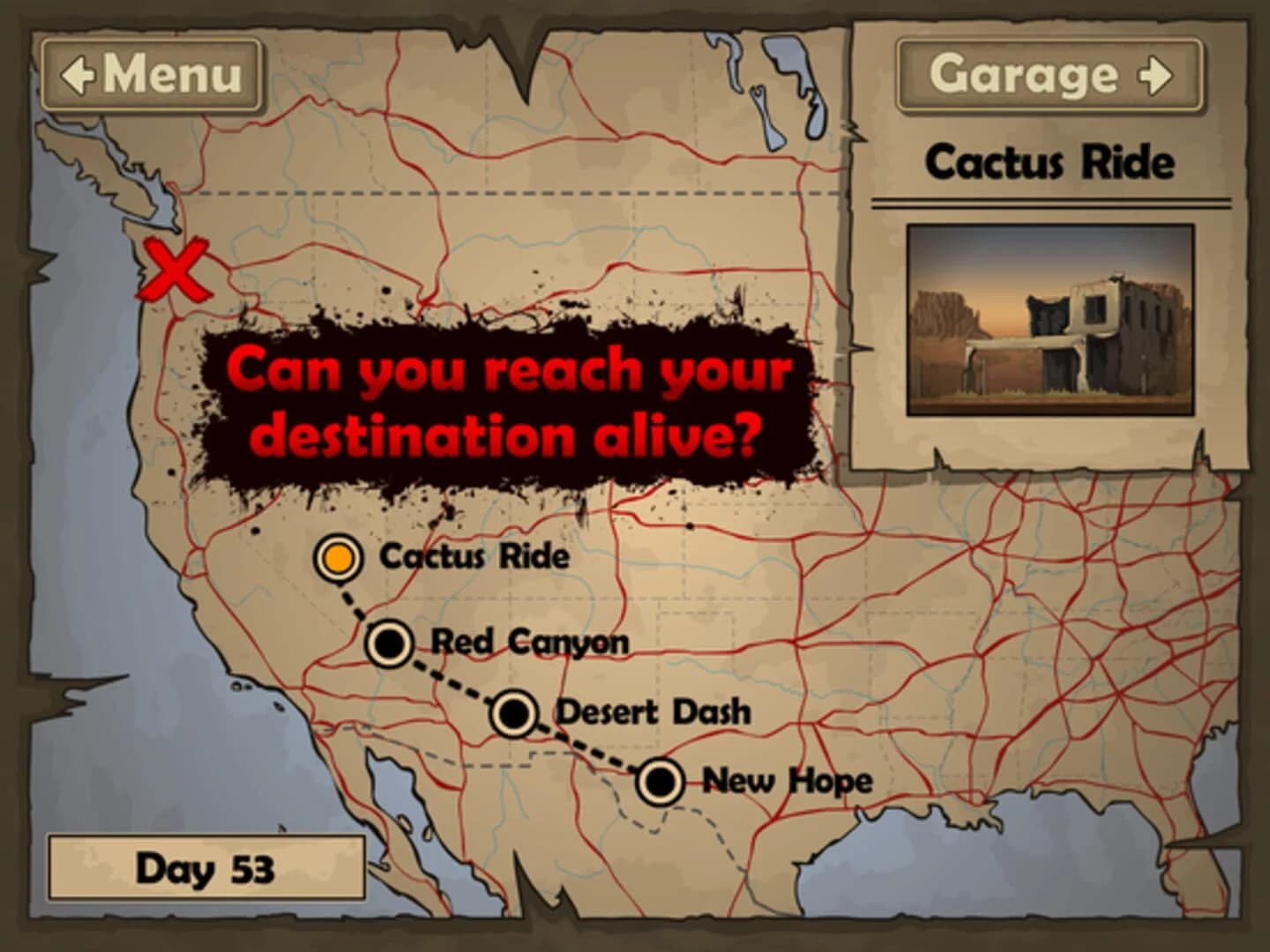
Task: Select the New Hope level marker
Action: tap(660, 780)
